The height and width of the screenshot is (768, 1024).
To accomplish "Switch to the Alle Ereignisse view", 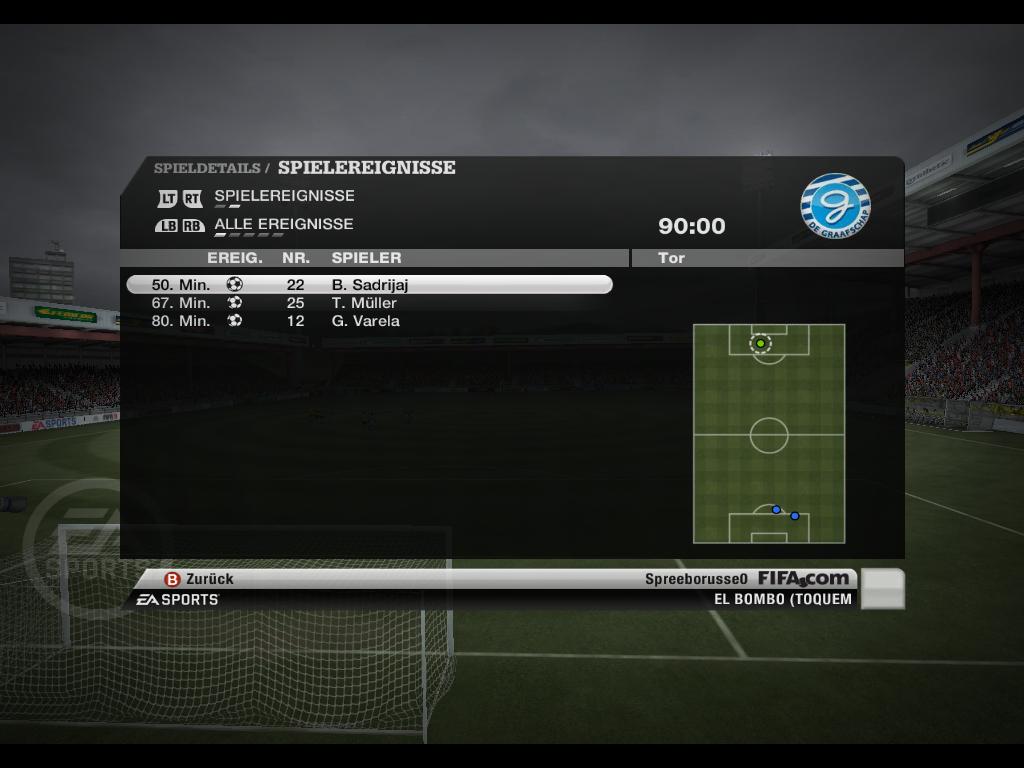I will 283,224.
